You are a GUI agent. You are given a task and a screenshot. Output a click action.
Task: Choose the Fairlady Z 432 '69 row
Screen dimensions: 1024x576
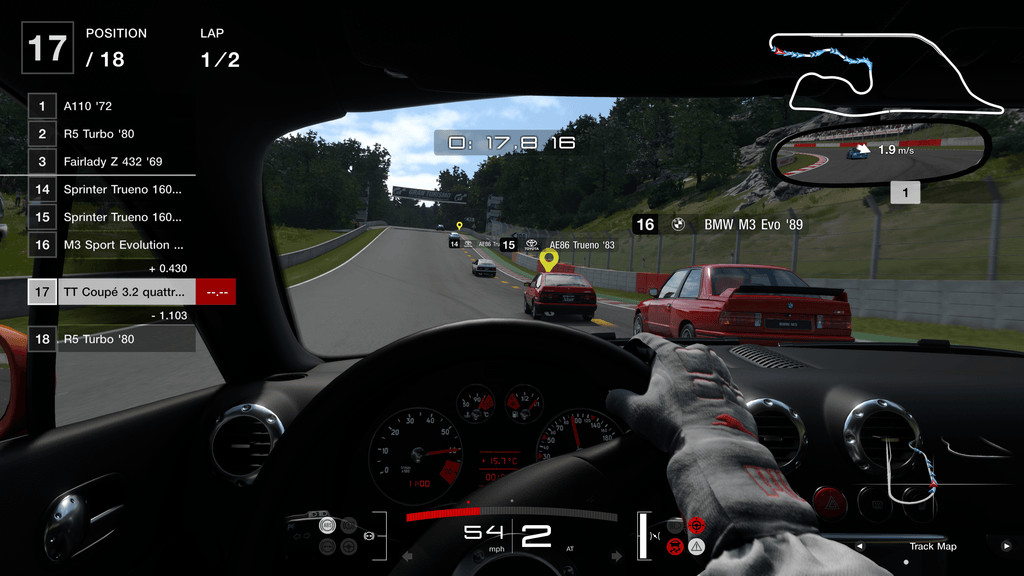[110, 161]
